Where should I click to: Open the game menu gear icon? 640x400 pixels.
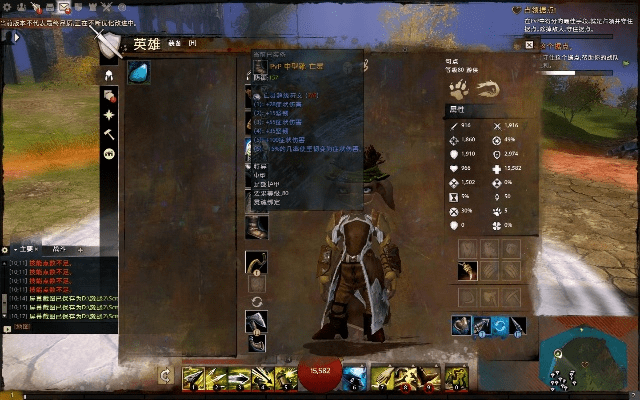(x=7, y=6)
